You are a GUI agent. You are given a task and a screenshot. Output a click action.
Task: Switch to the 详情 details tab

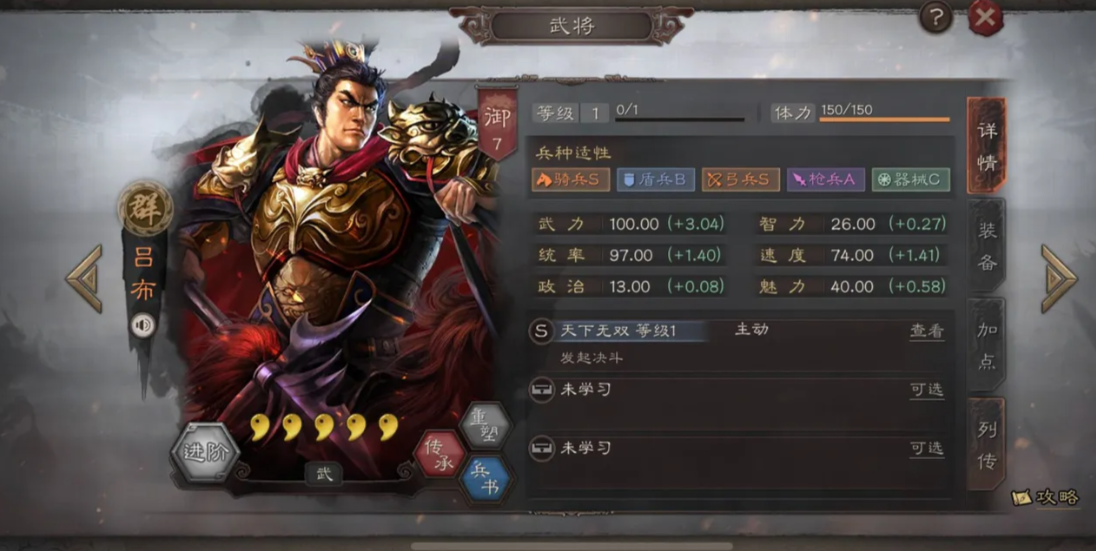[x=986, y=147]
